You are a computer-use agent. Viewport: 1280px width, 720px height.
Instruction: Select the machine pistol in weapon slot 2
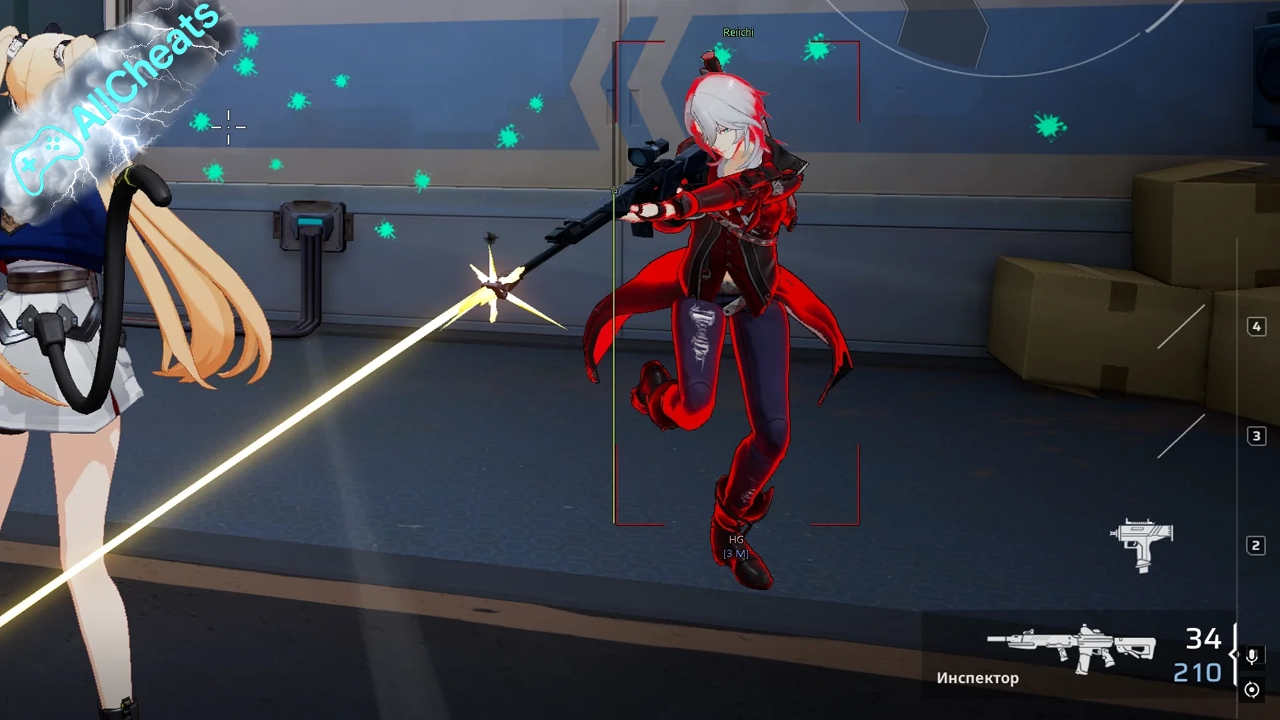1143,544
